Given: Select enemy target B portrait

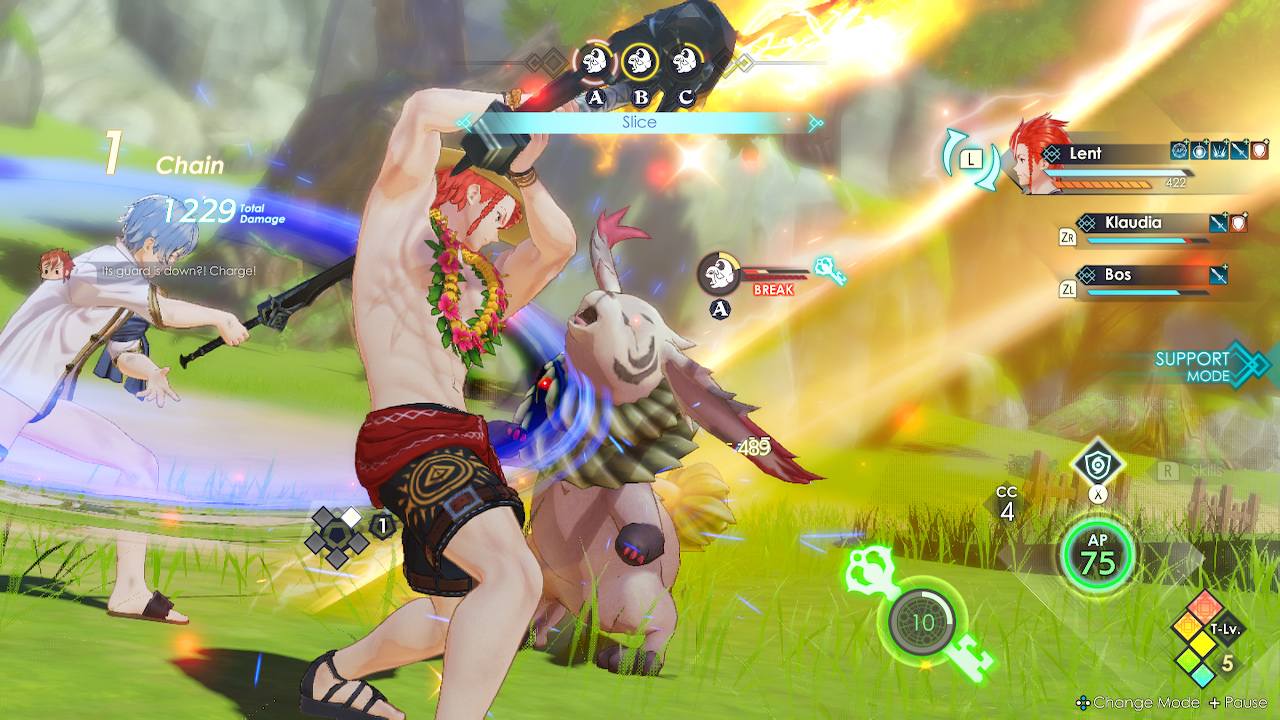Looking at the screenshot, I should point(640,62).
